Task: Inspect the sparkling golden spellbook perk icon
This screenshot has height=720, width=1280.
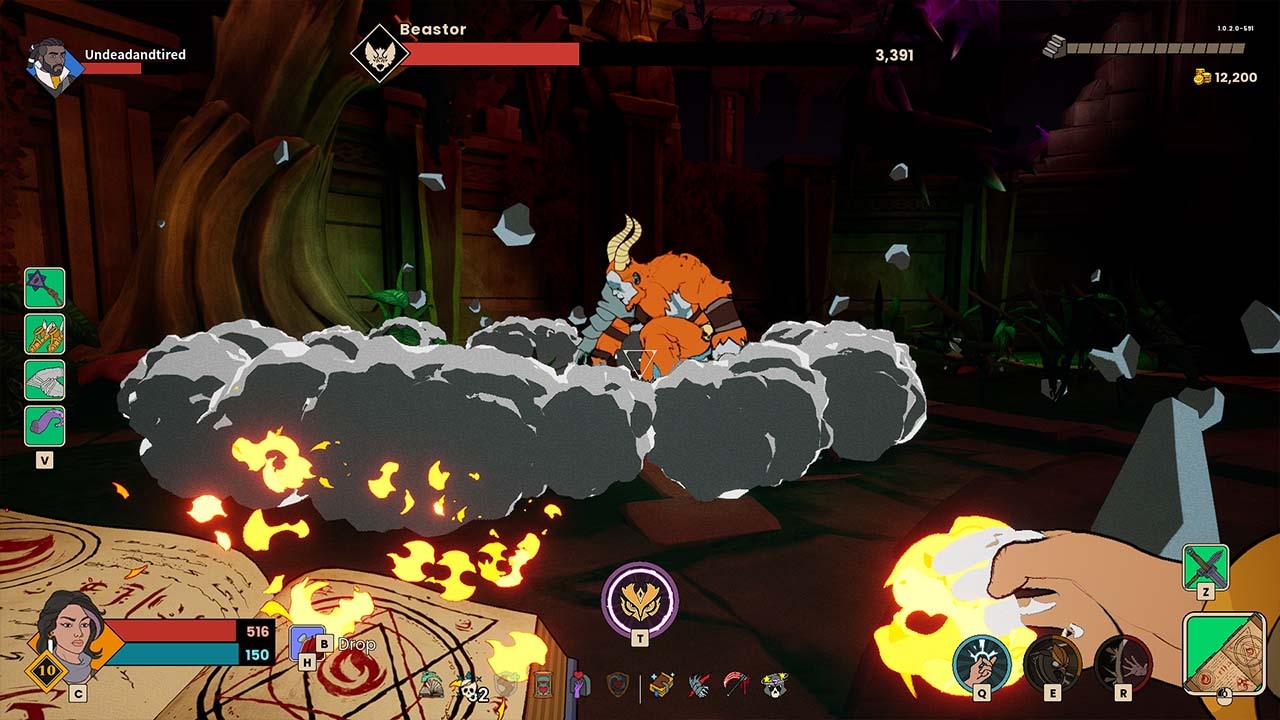Action: [661, 685]
